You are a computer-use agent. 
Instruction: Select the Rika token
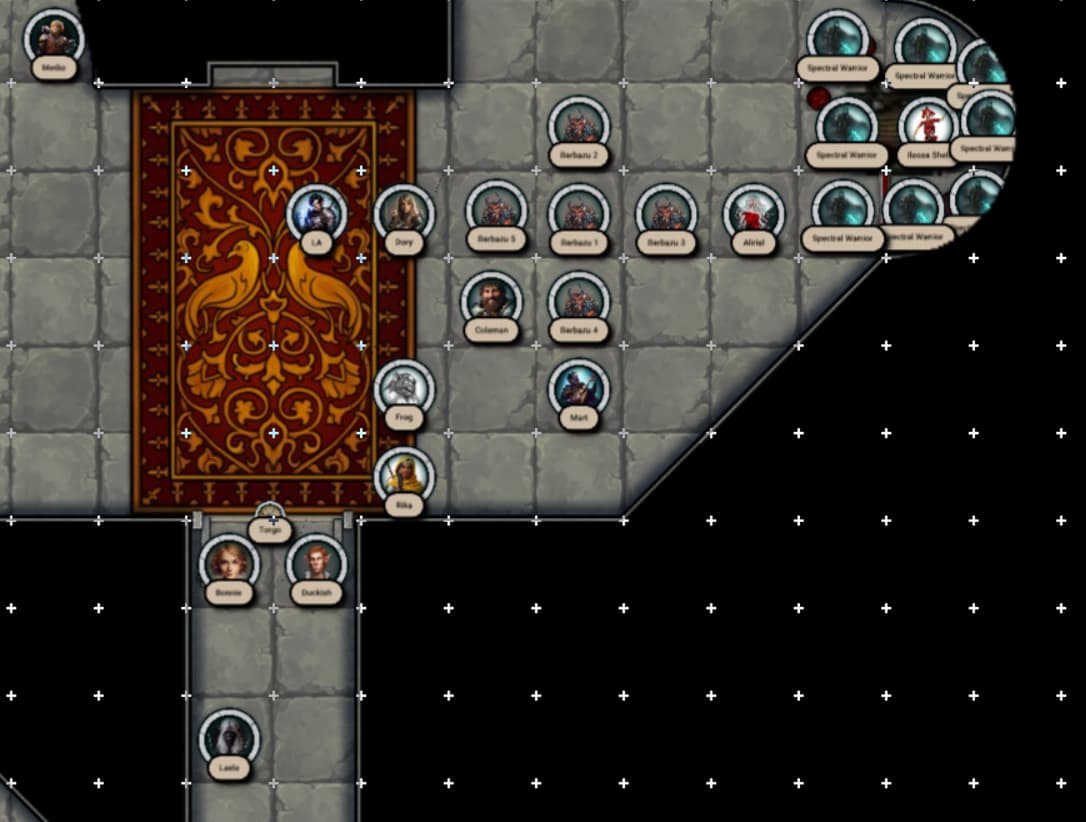(x=404, y=476)
